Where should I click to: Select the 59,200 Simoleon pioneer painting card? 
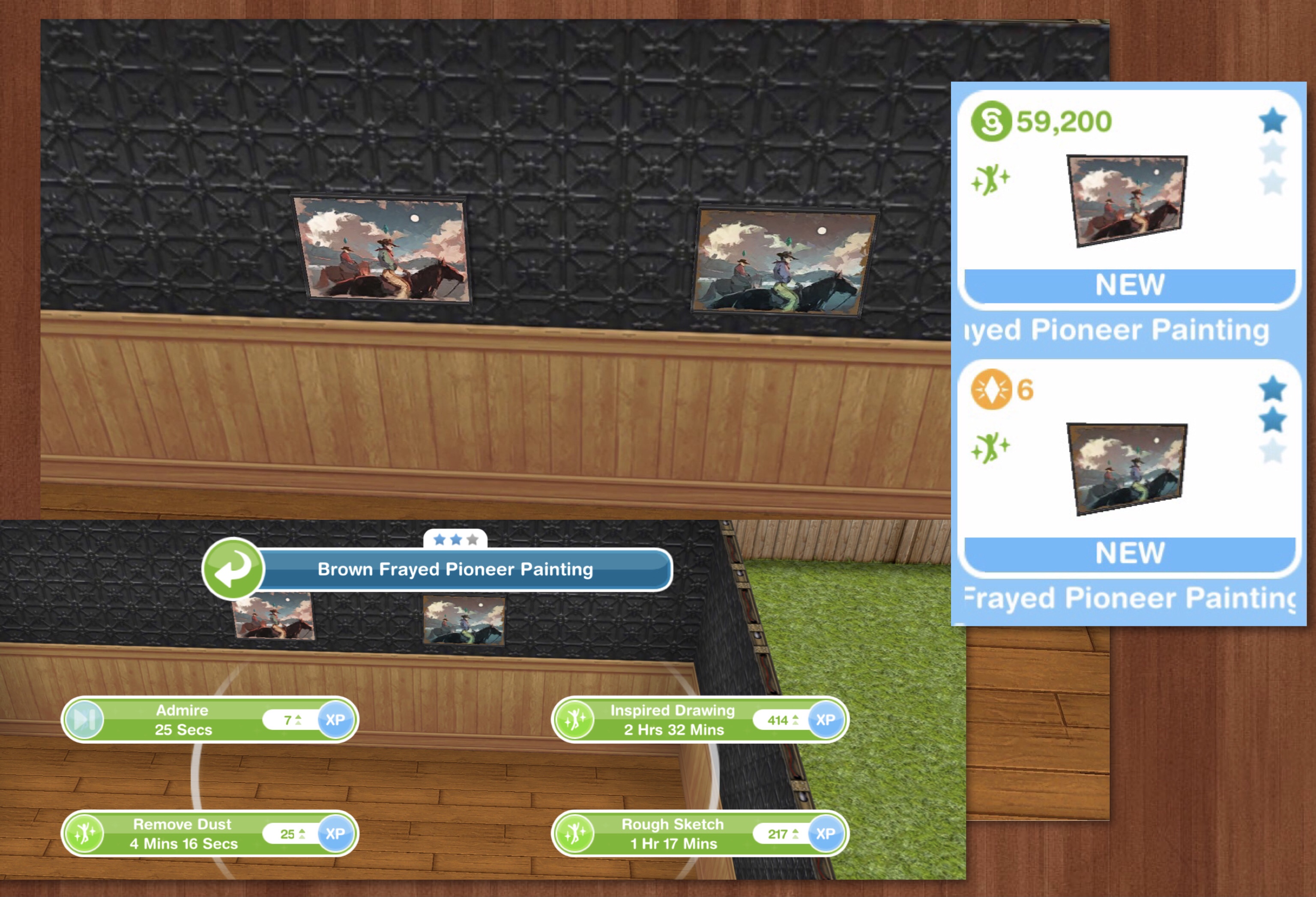click(x=1129, y=200)
